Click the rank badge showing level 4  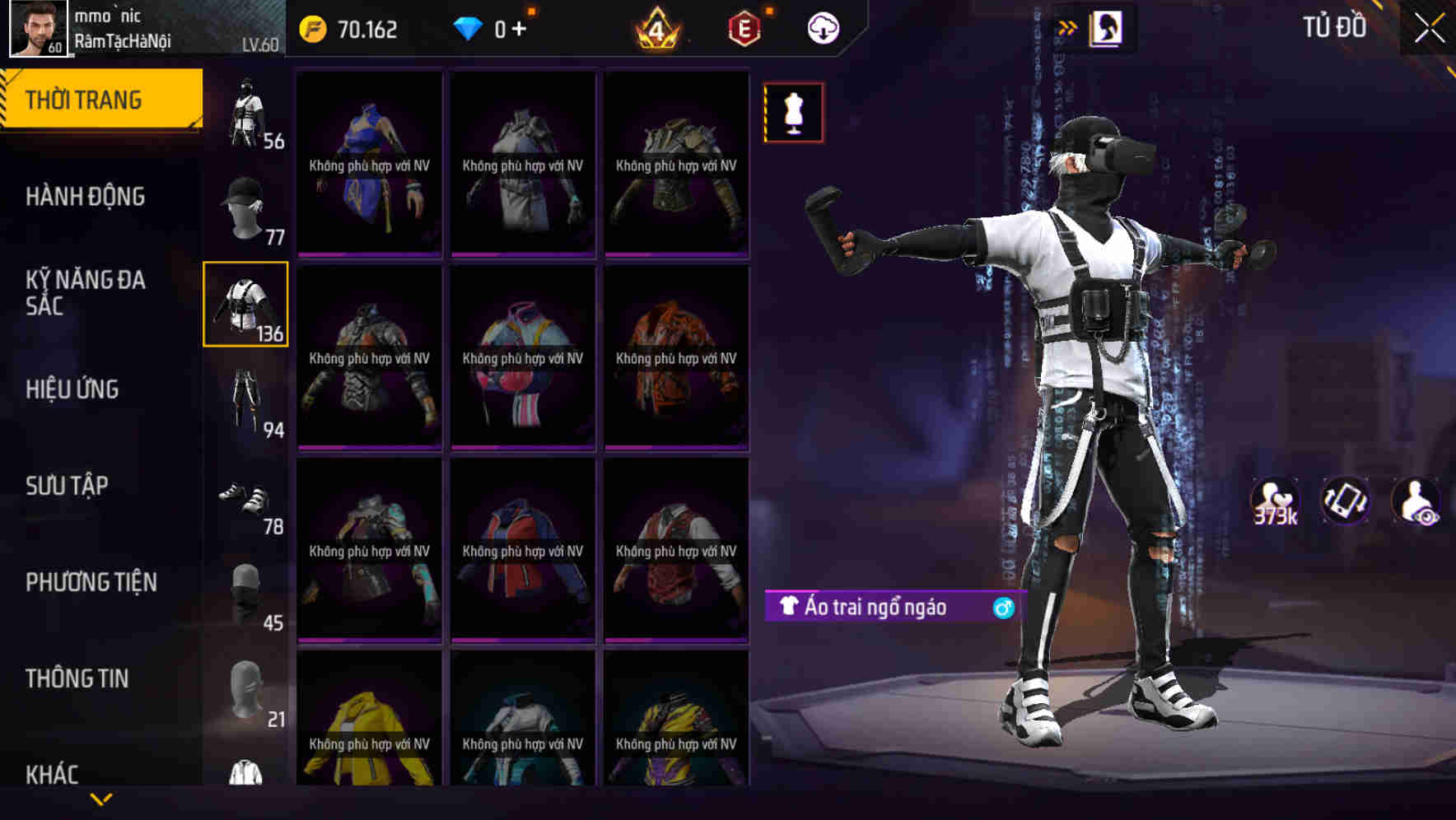click(659, 27)
